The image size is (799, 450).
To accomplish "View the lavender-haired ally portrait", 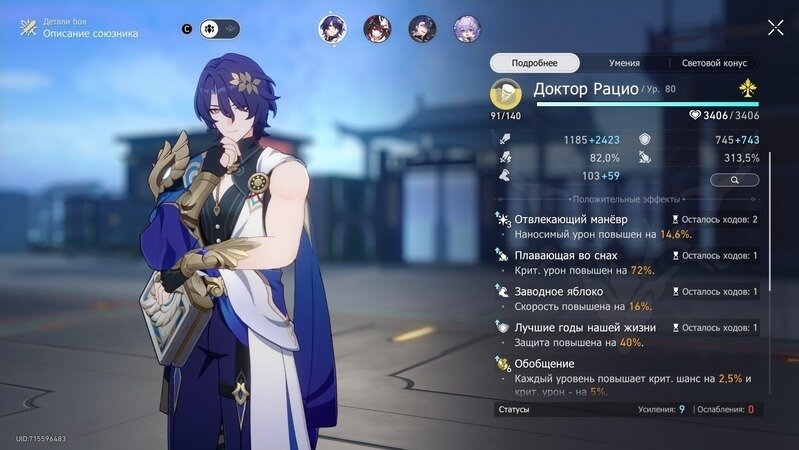I will (x=466, y=29).
